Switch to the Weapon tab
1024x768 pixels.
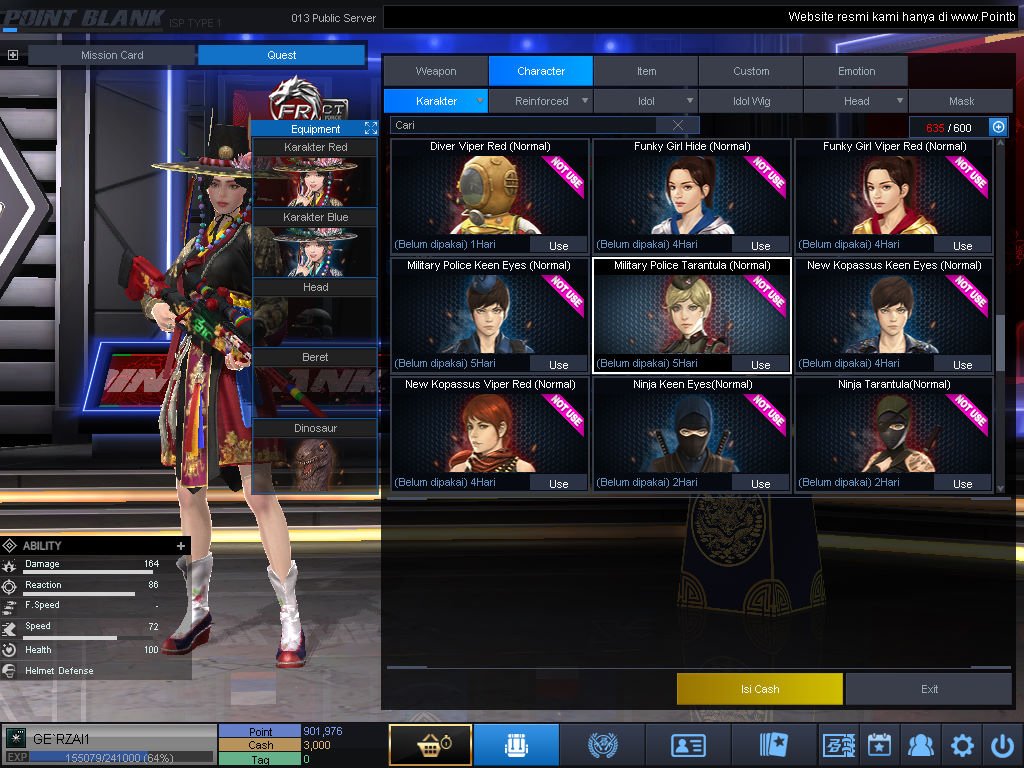[x=436, y=71]
